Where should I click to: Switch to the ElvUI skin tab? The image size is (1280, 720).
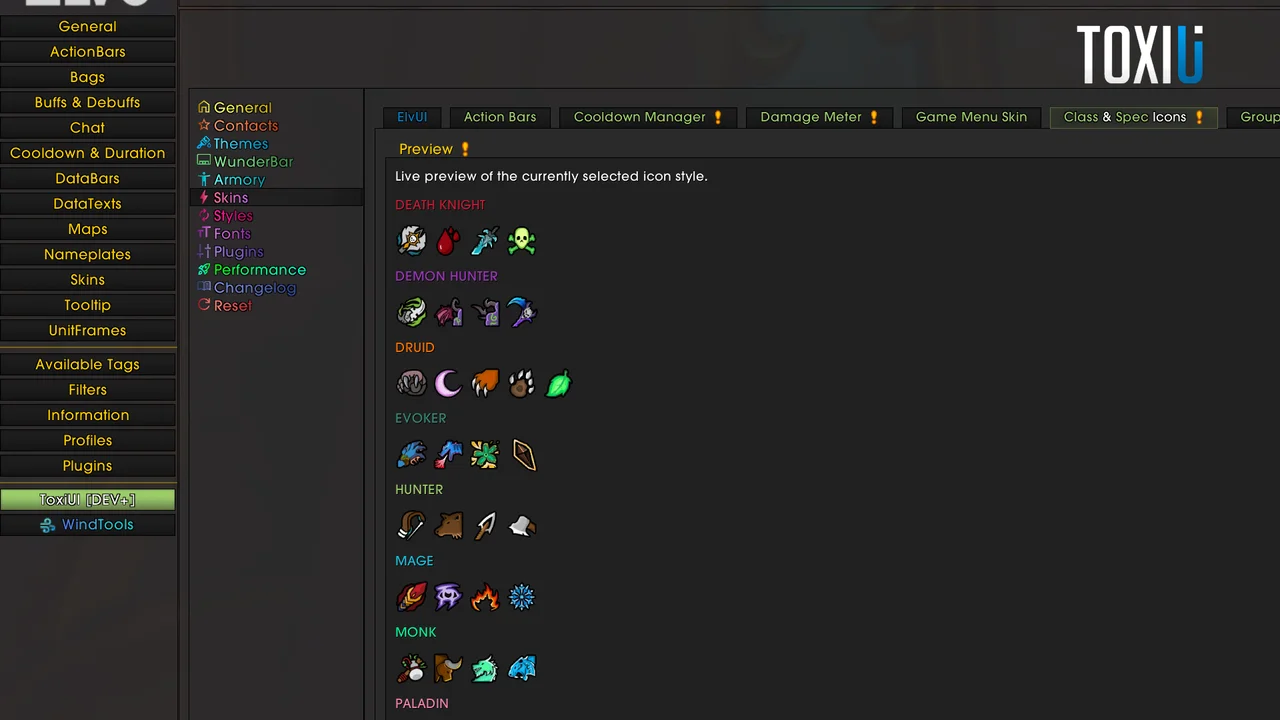(x=412, y=117)
